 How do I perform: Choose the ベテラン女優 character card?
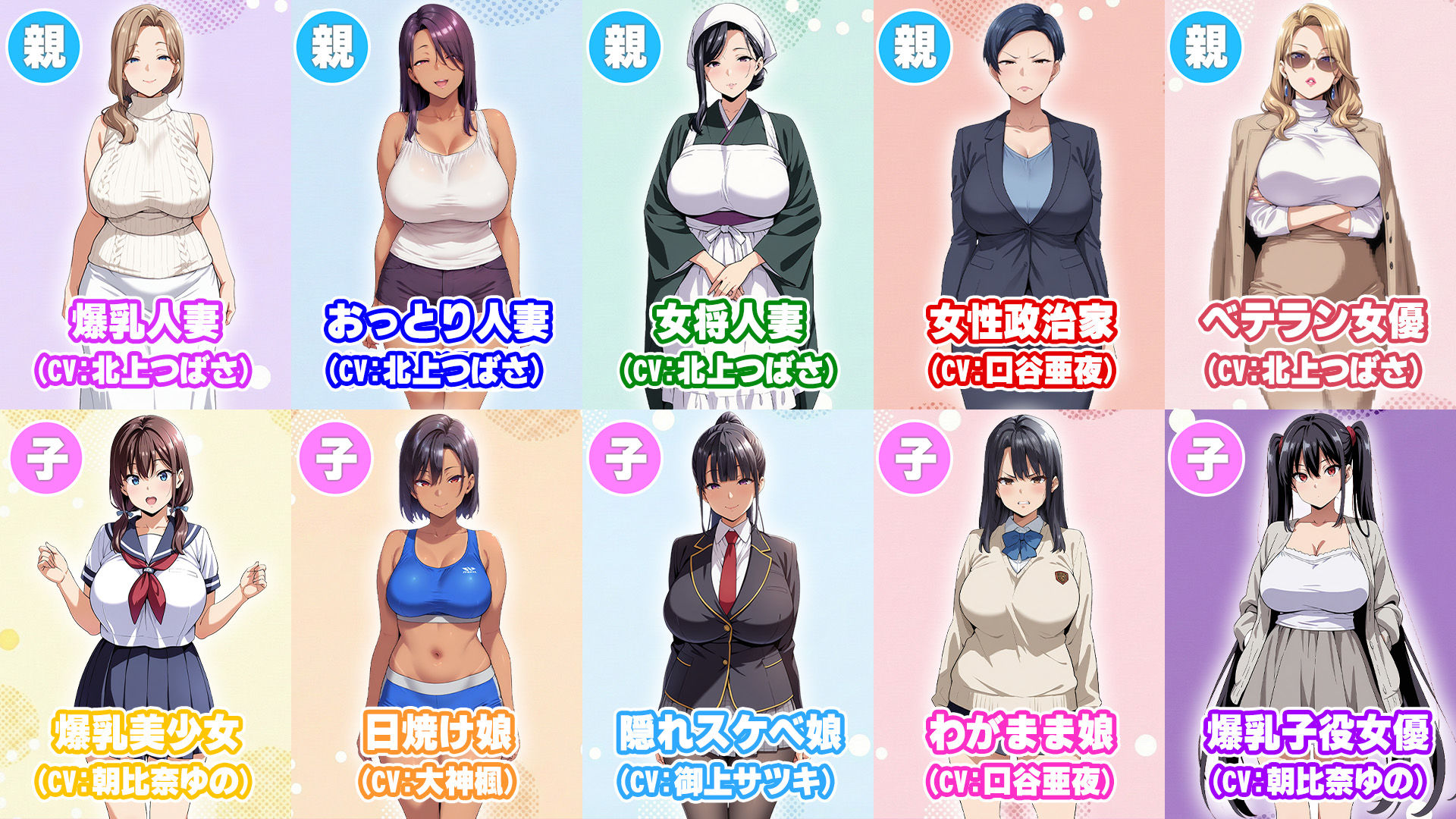[1310, 205]
